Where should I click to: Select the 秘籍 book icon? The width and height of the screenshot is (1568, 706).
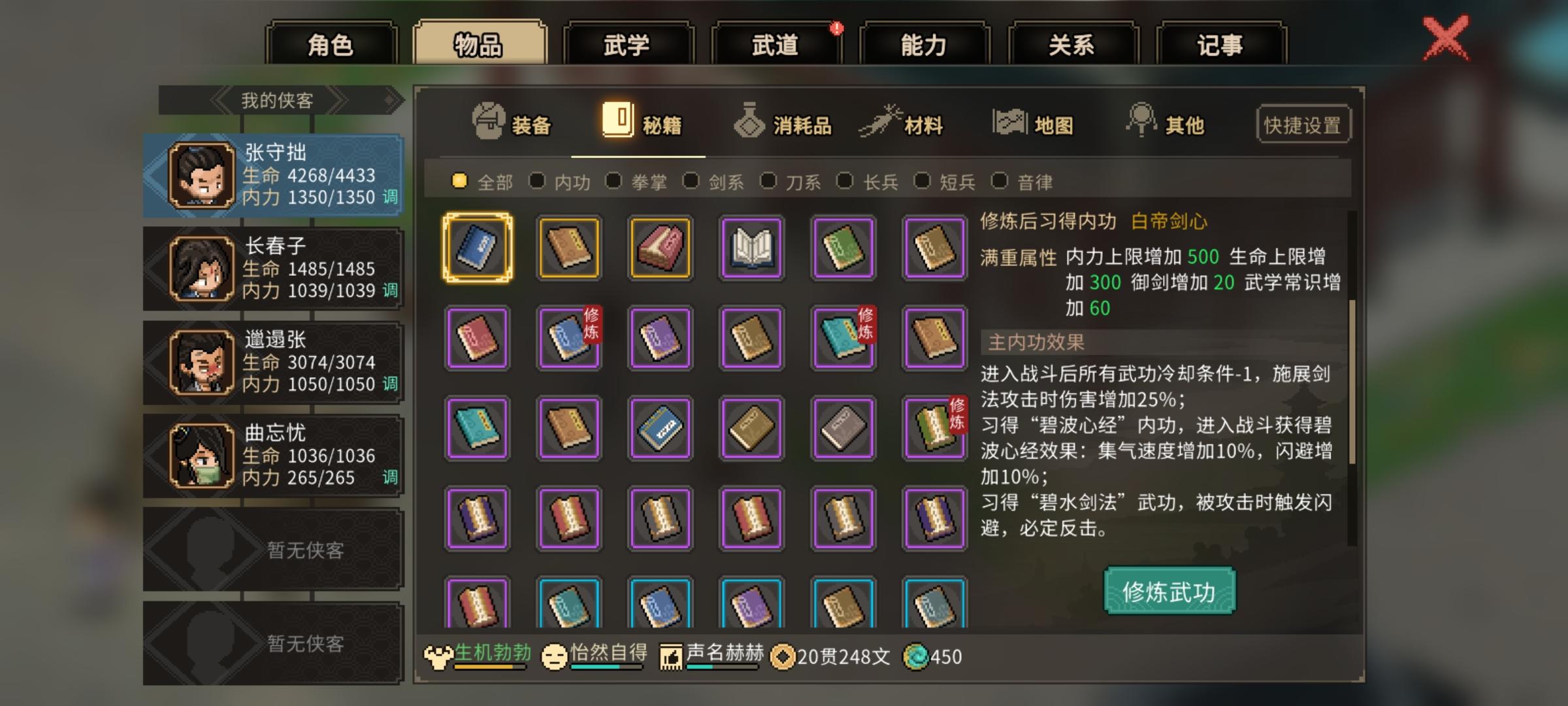click(x=616, y=120)
